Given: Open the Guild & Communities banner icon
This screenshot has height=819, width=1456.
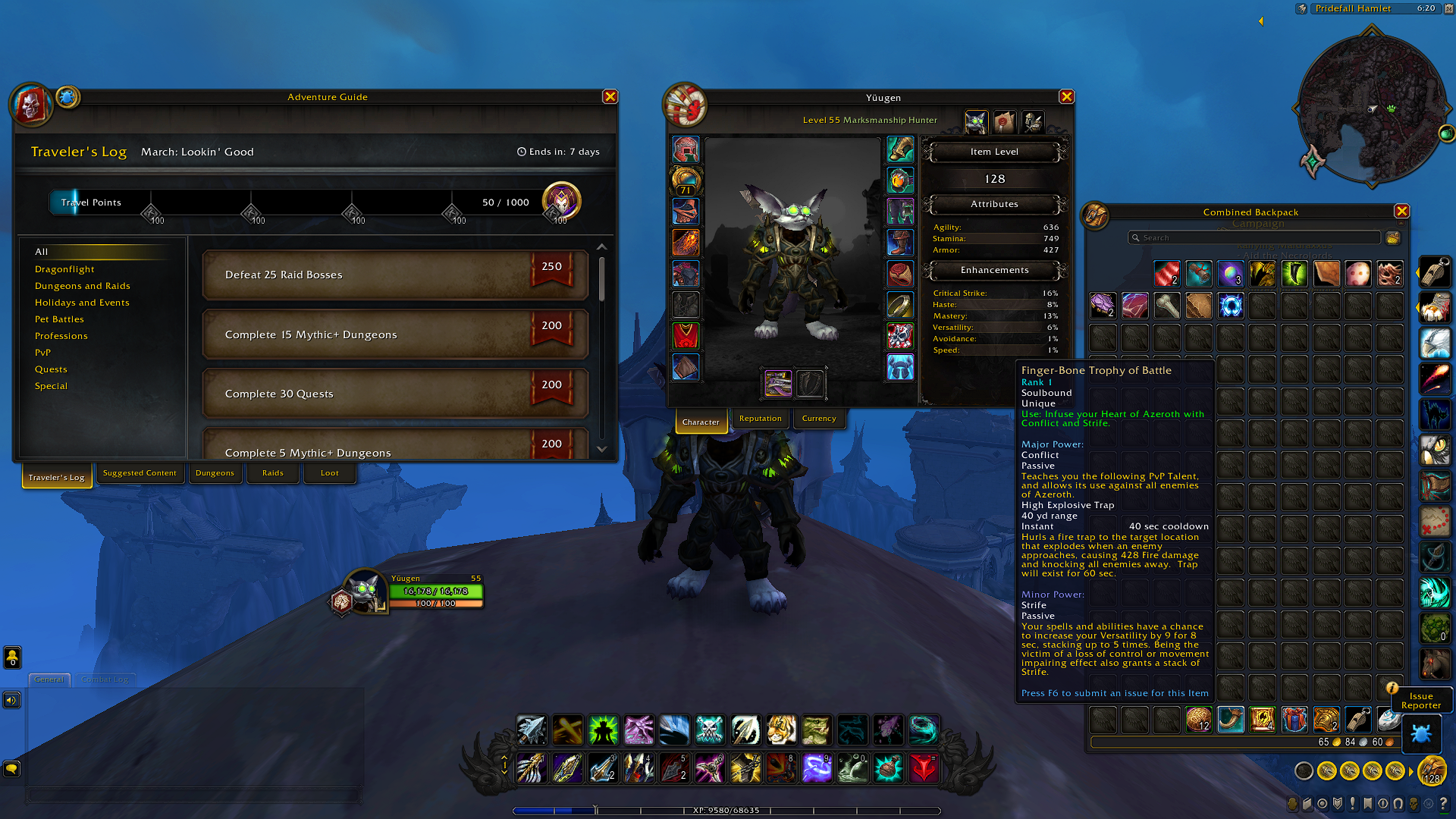Looking at the screenshot, I should coord(1368,803).
